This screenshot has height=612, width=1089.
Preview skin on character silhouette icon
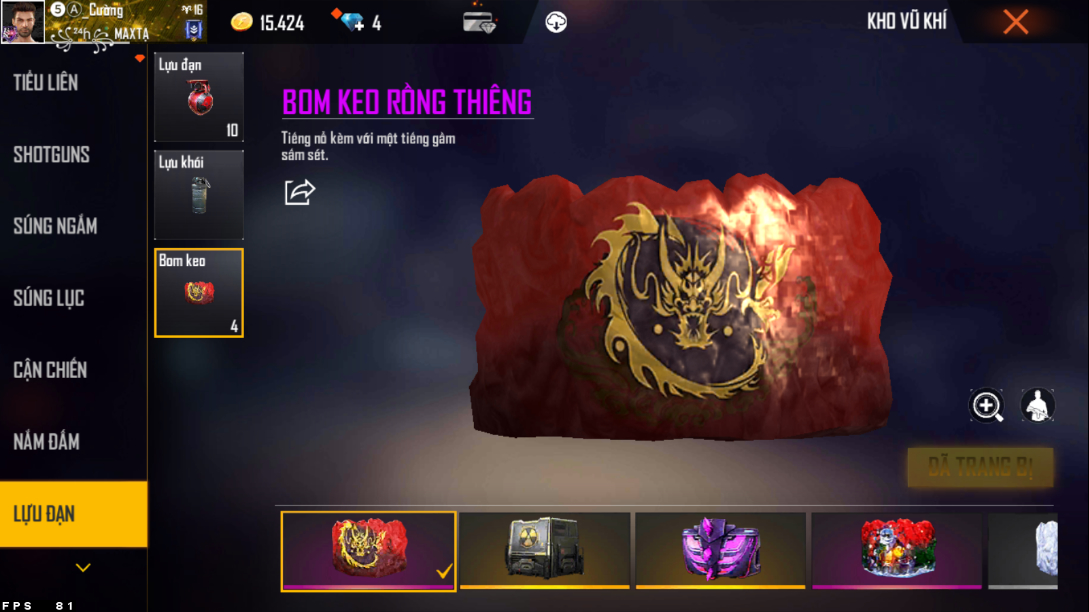click(1037, 405)
